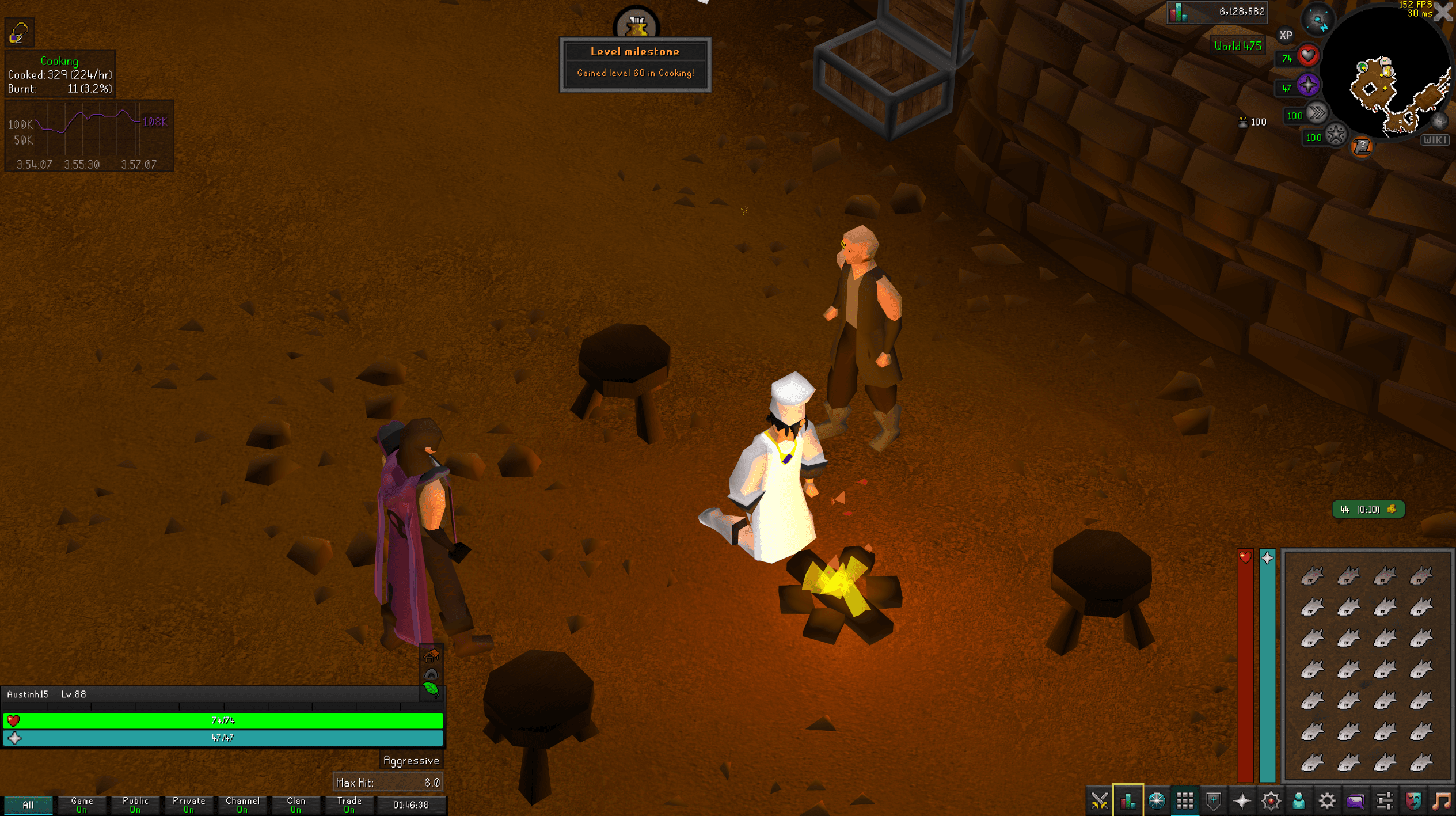Click the XP globe beside the minimap
Screen dimensions: 1456x816
point(1285,36)
